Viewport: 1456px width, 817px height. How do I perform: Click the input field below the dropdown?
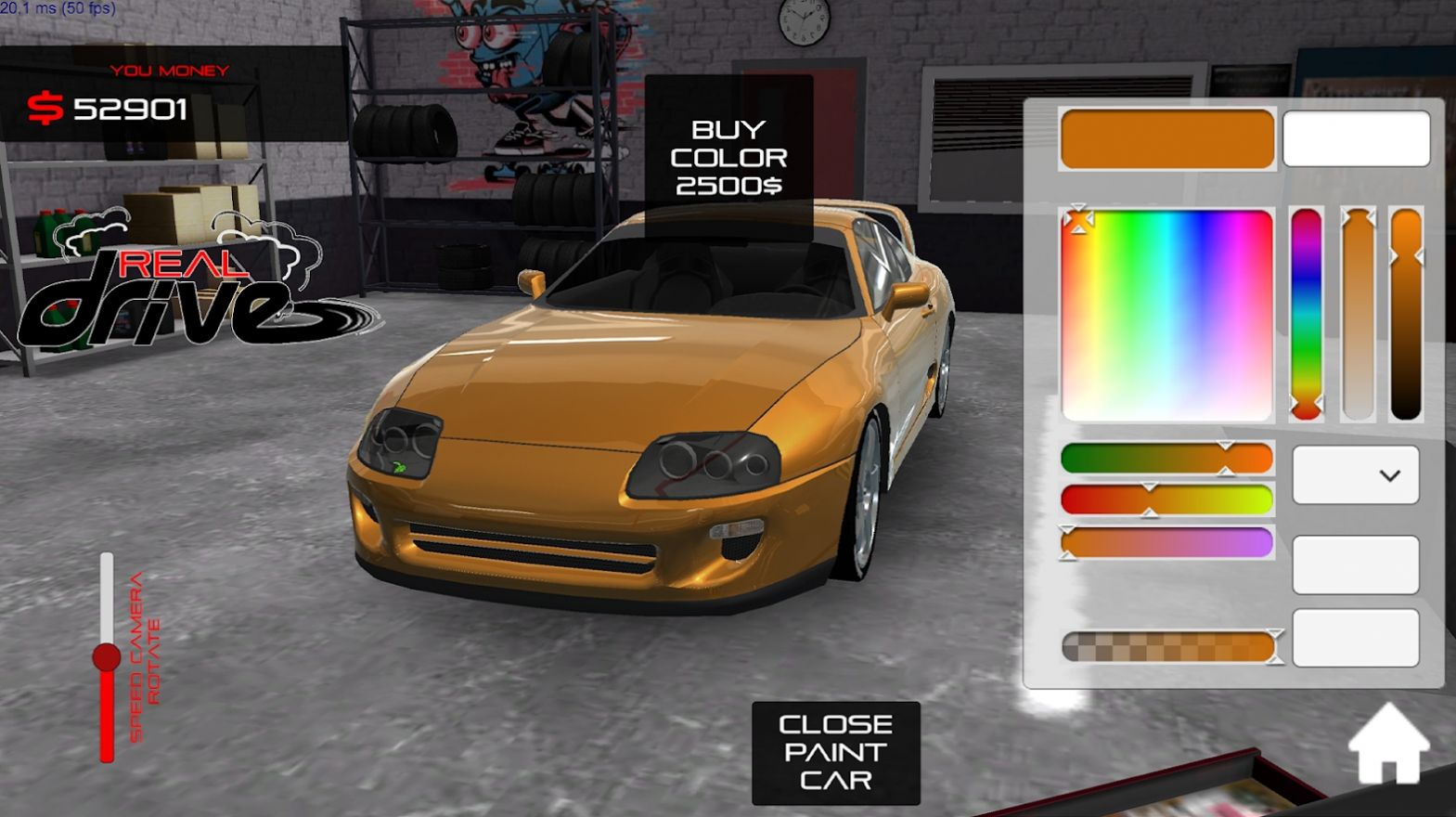point(1355,564)
